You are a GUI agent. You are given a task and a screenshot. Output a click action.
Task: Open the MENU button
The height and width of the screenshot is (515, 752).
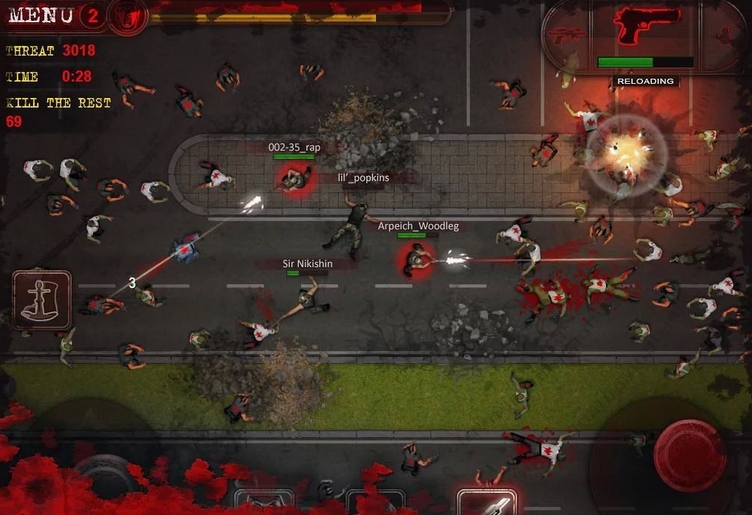(40, 15)
